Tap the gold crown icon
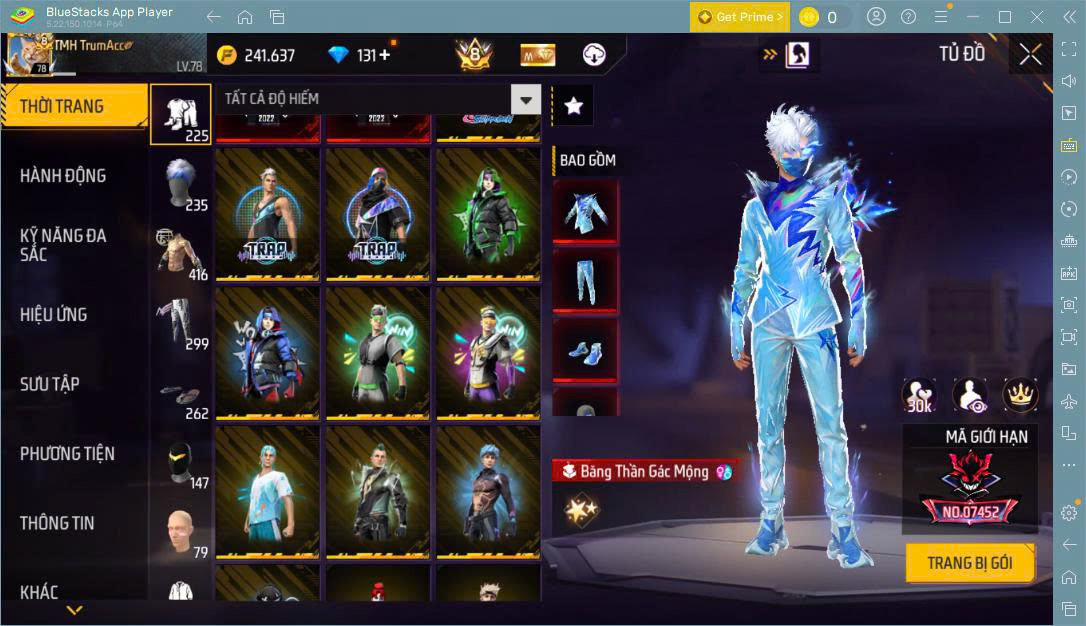The width and height of the screenshot is (1086, 626). (x=1018, y=396)
